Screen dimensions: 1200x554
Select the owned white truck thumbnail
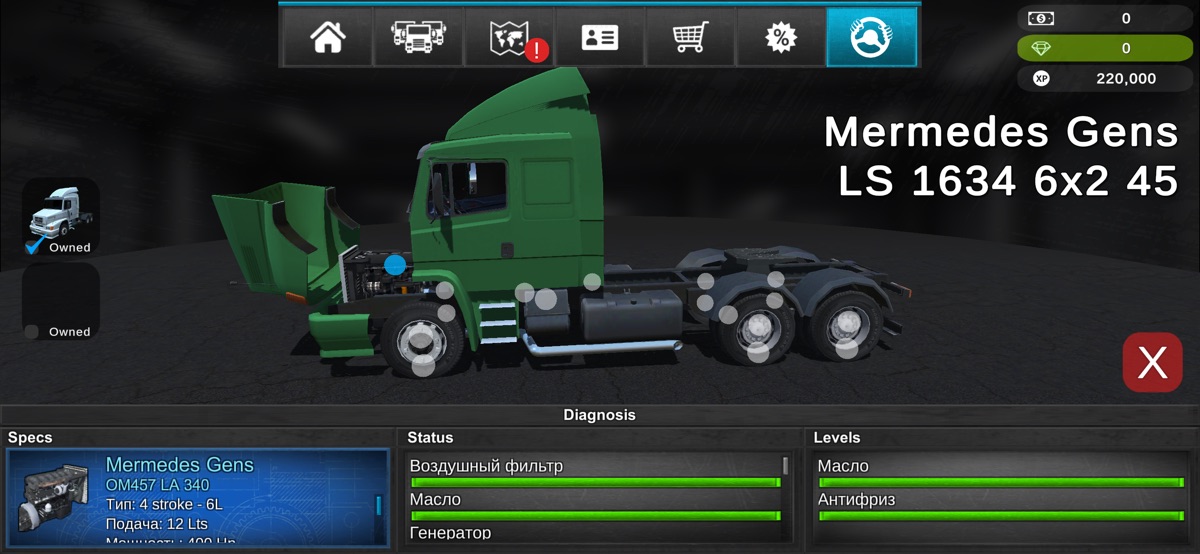[61, 216]
